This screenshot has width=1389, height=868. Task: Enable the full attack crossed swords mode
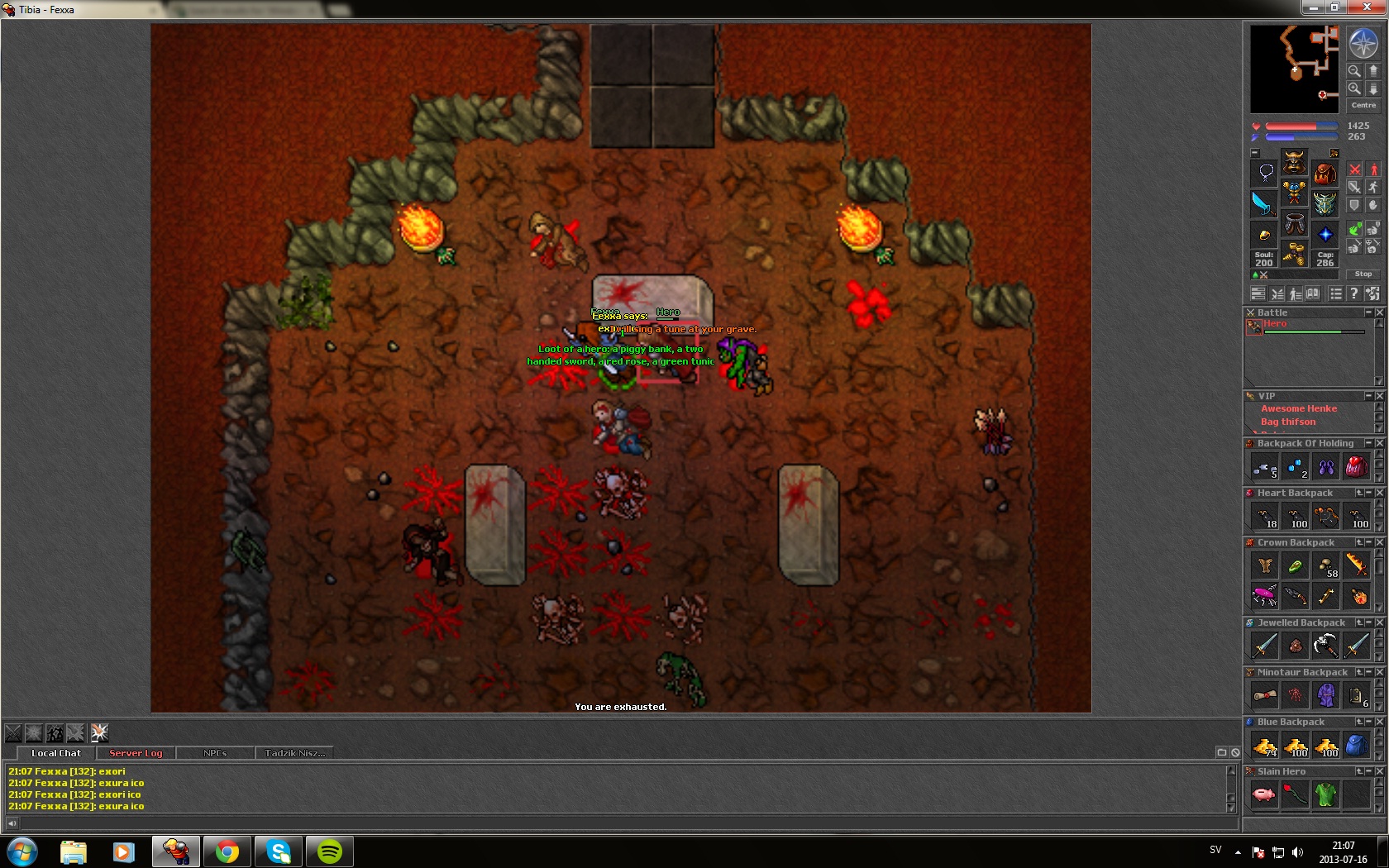click(1354, 169)
